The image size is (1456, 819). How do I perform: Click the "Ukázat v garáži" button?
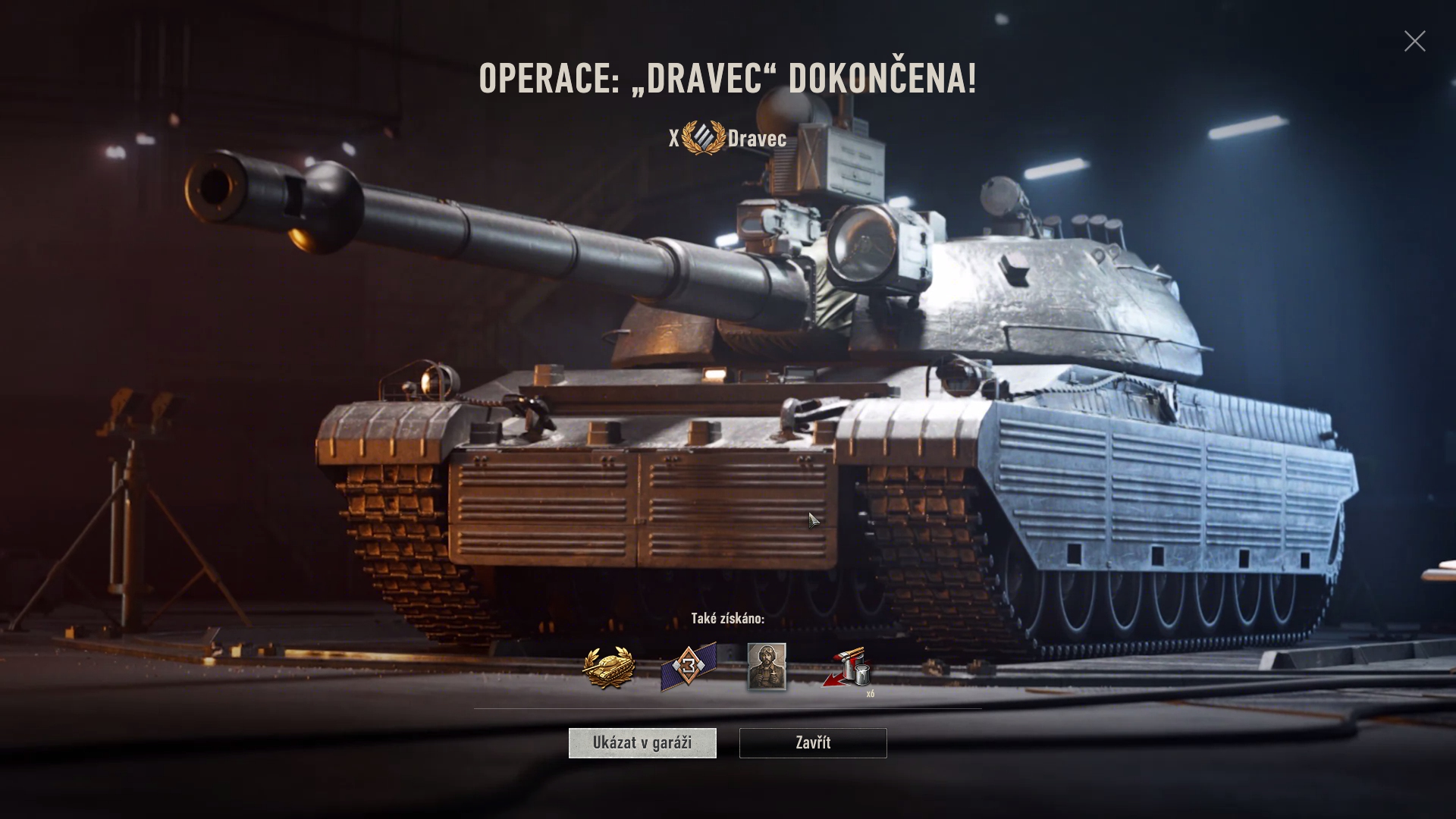coord(642,743)
